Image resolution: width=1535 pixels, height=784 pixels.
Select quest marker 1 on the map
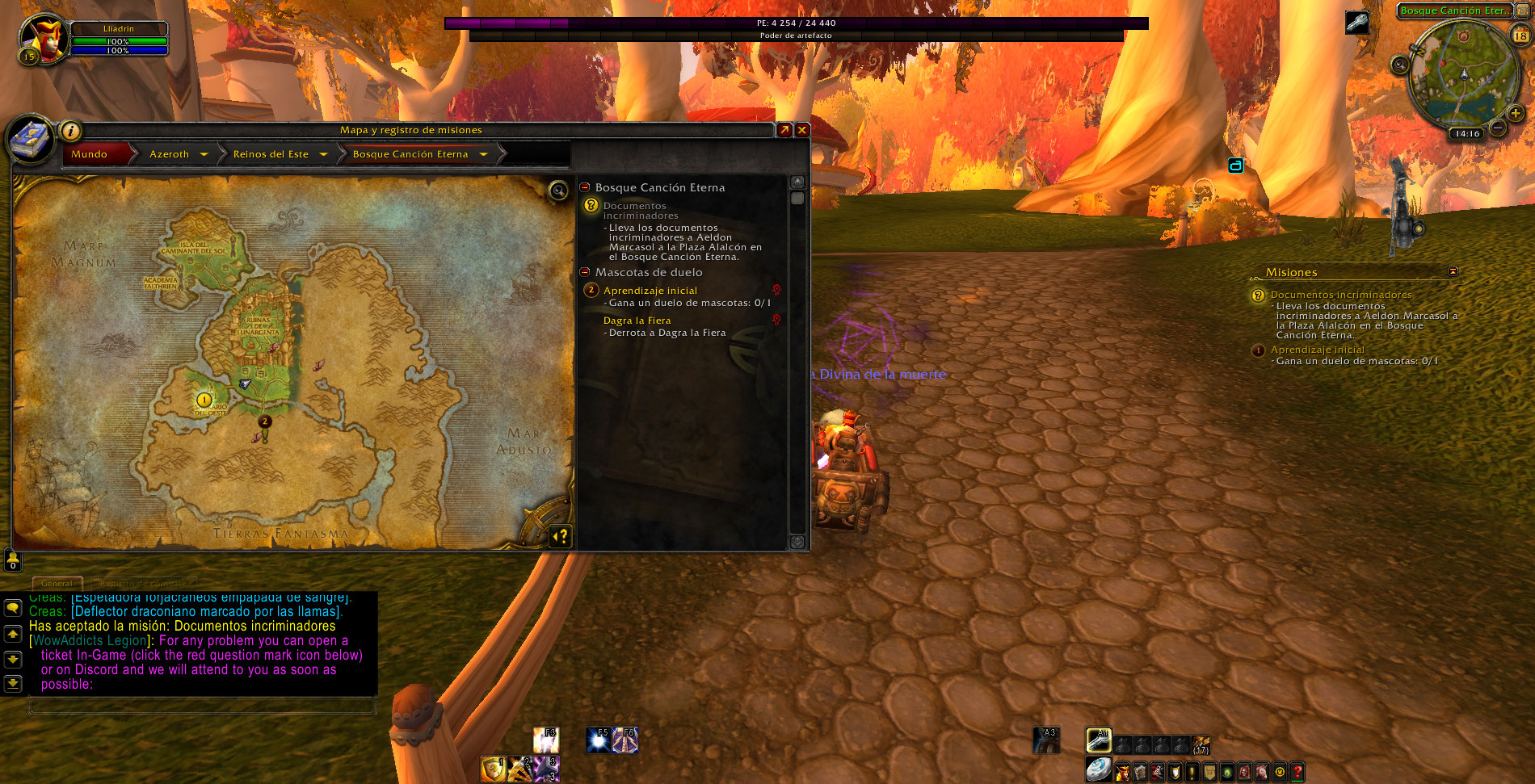point(204,400)
